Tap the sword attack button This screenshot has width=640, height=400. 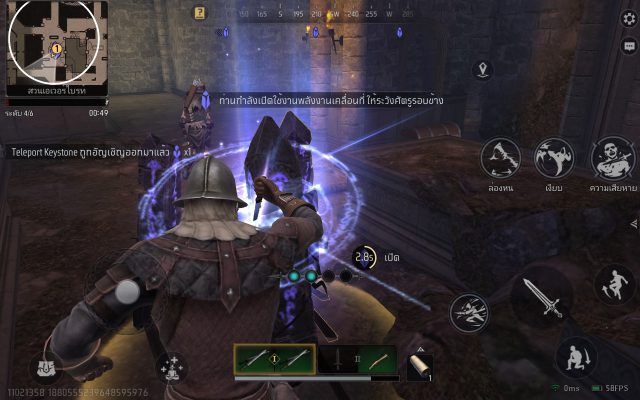coord(542,297)
